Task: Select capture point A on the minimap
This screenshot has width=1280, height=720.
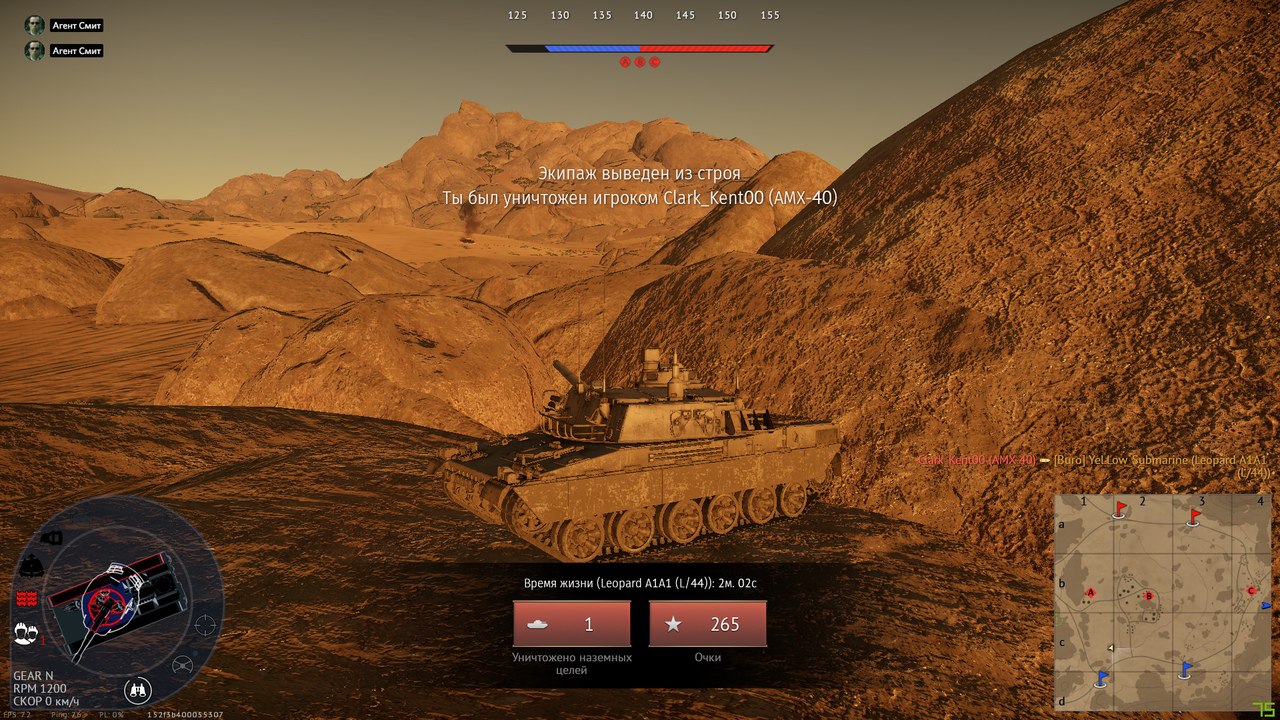Action: coord(1090,593)
